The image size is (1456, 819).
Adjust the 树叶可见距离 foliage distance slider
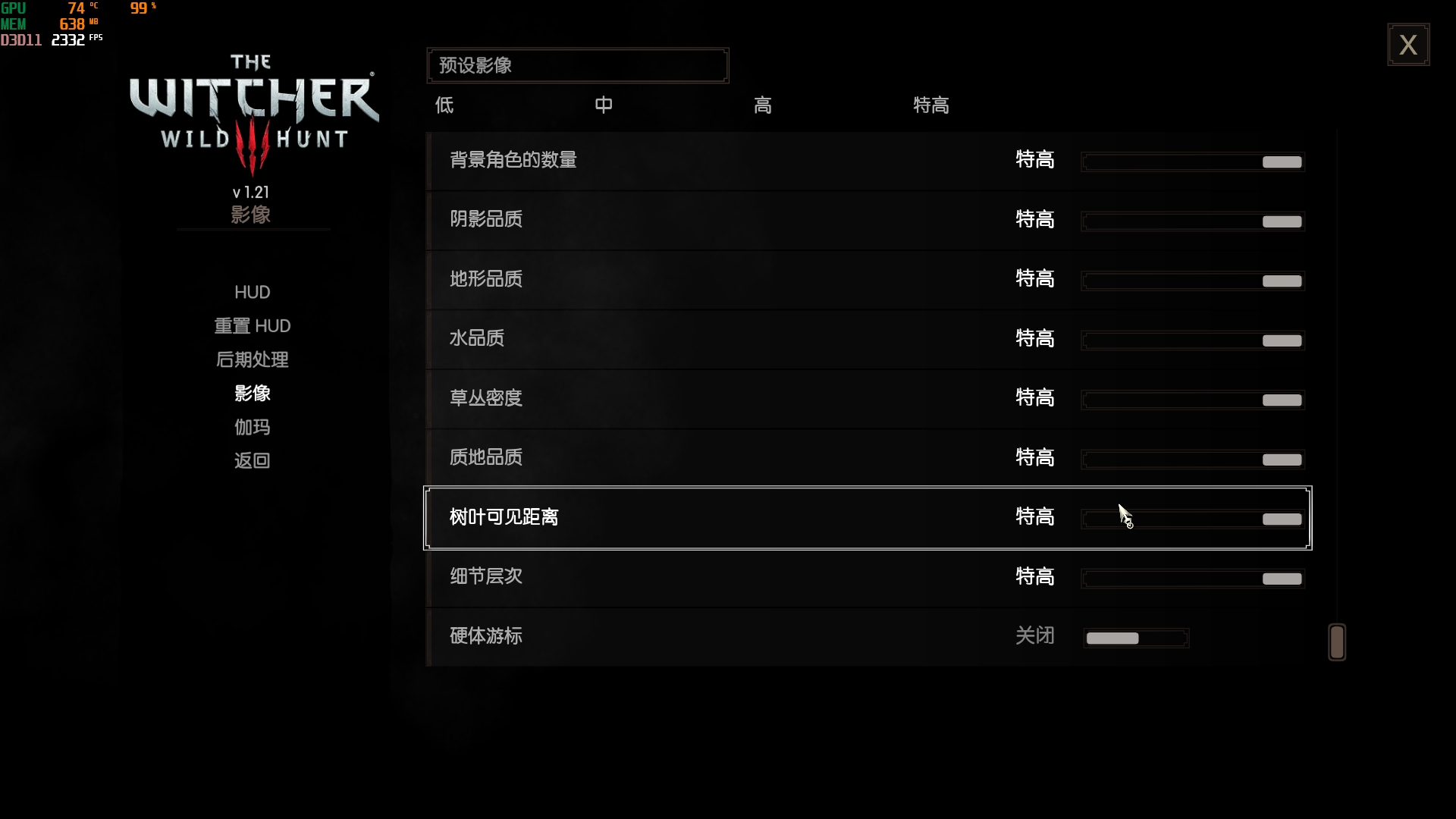[1192, 519]
